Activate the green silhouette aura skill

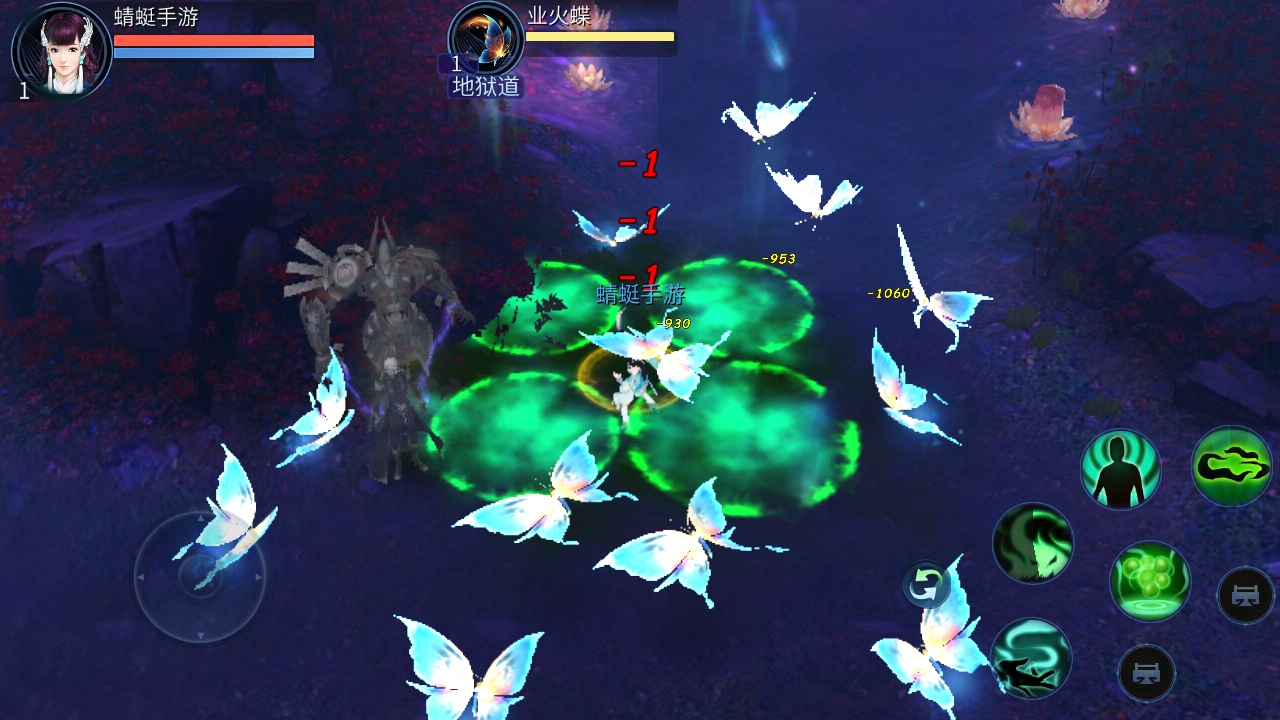1120,469
